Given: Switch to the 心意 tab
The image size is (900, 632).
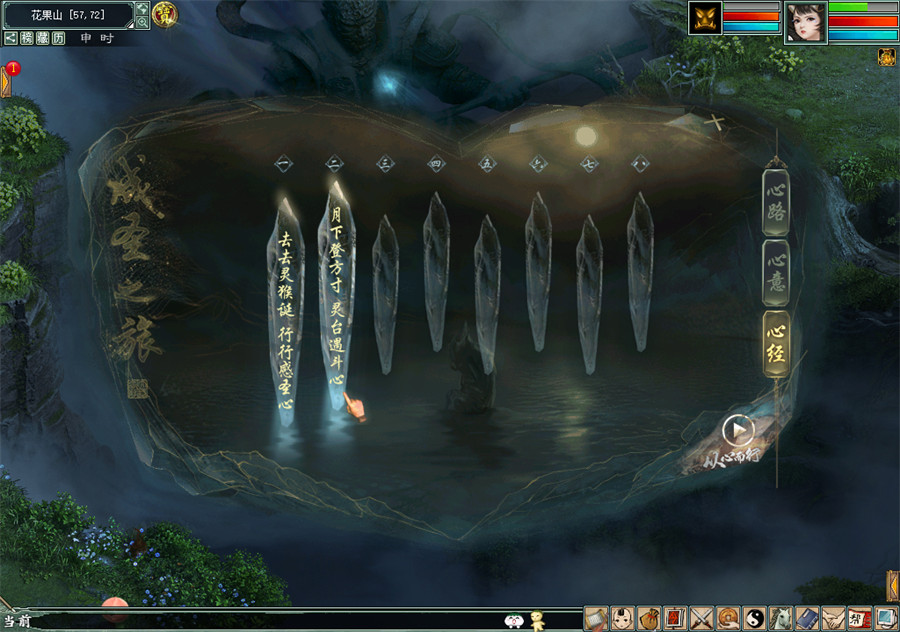Looking at the screenshot, I should coord(776,272).
